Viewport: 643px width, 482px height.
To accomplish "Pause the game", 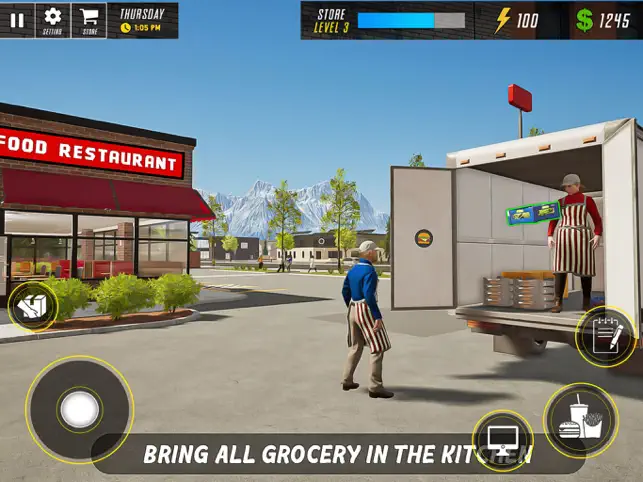I will pyautogui.click(x=17, y=20).
